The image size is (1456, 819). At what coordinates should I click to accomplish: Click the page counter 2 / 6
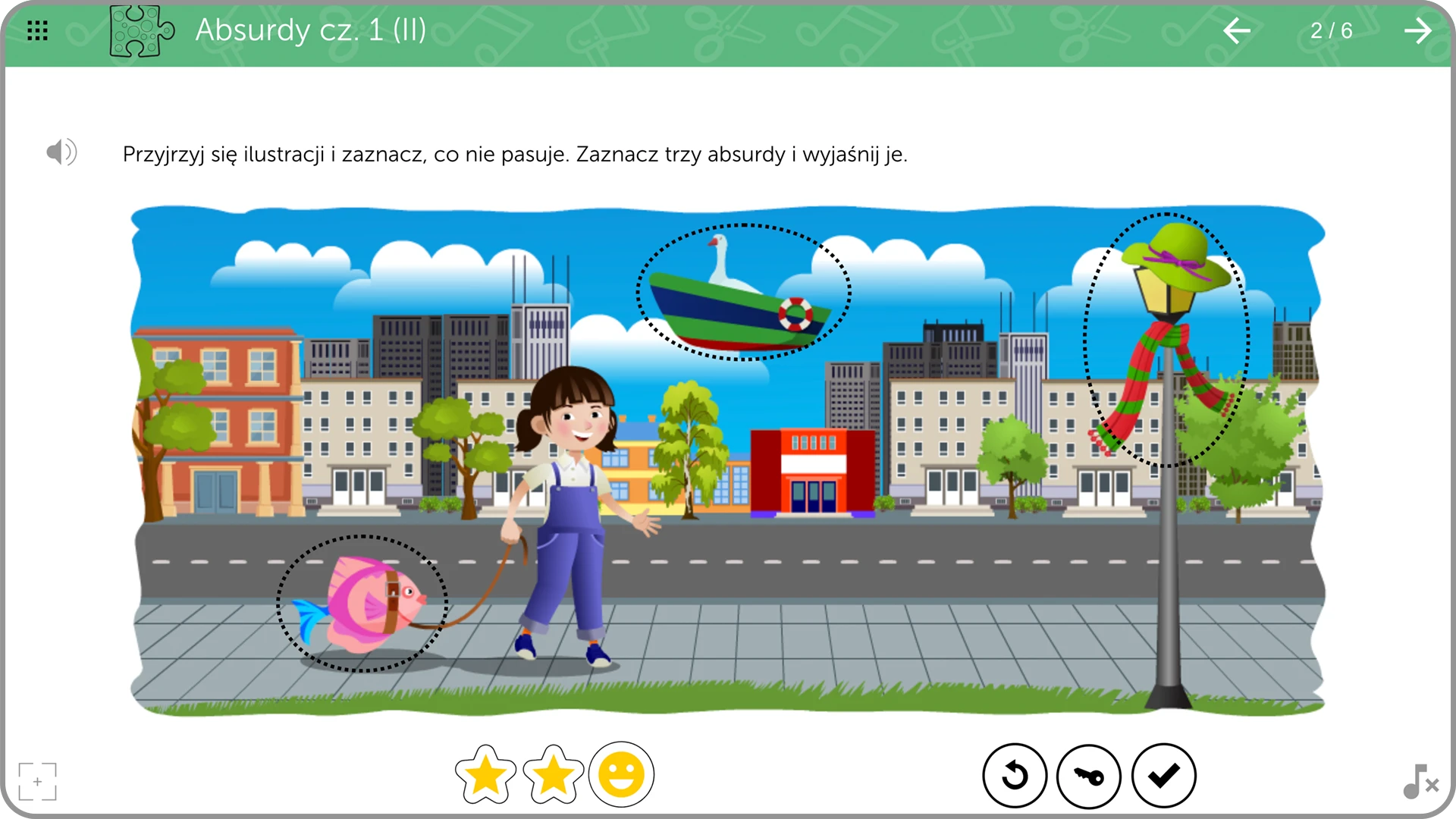click(x=1331, y=31)
